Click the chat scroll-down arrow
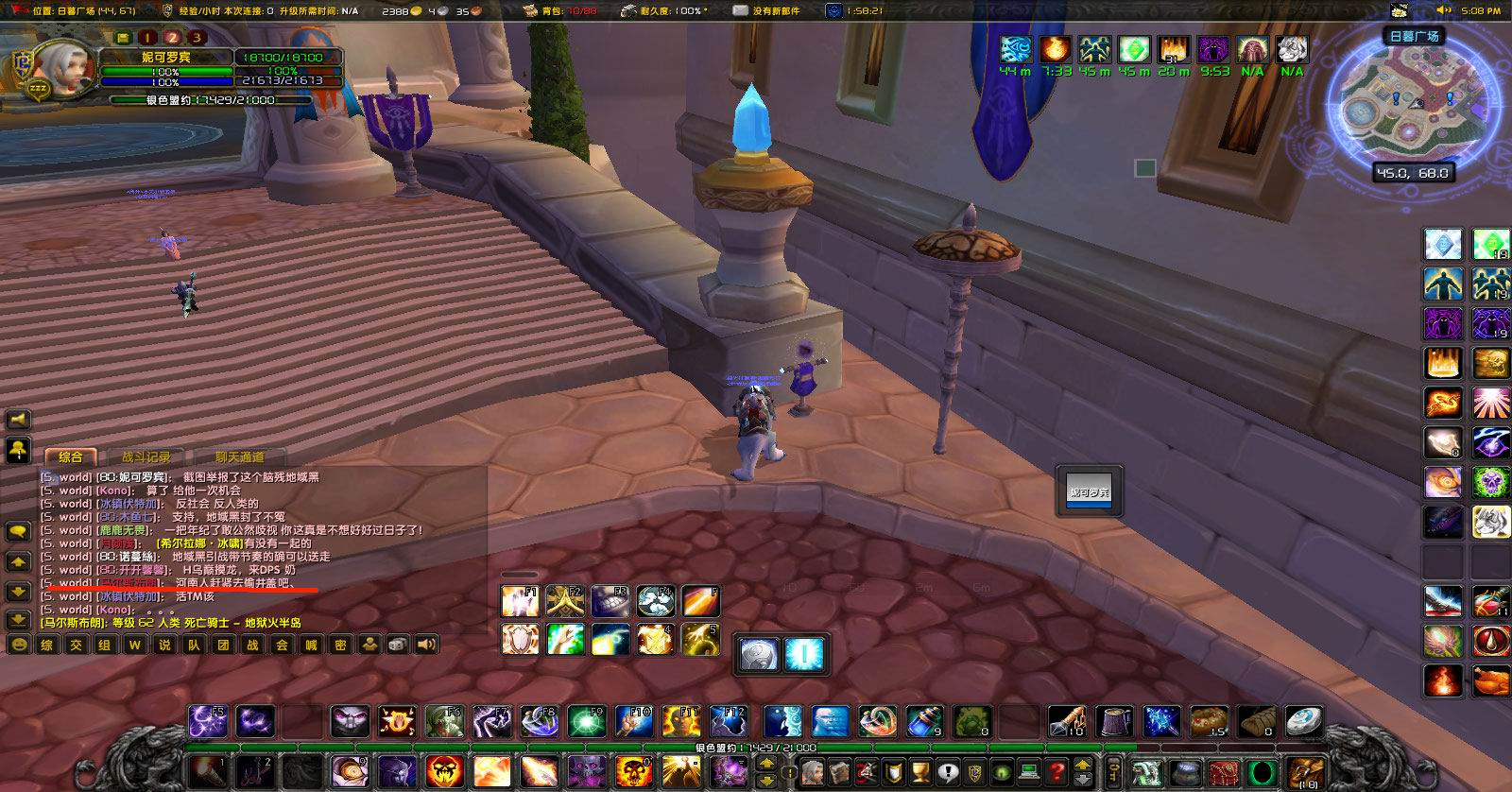Viewport: 1512px width, 792px height. coord(19,589)
